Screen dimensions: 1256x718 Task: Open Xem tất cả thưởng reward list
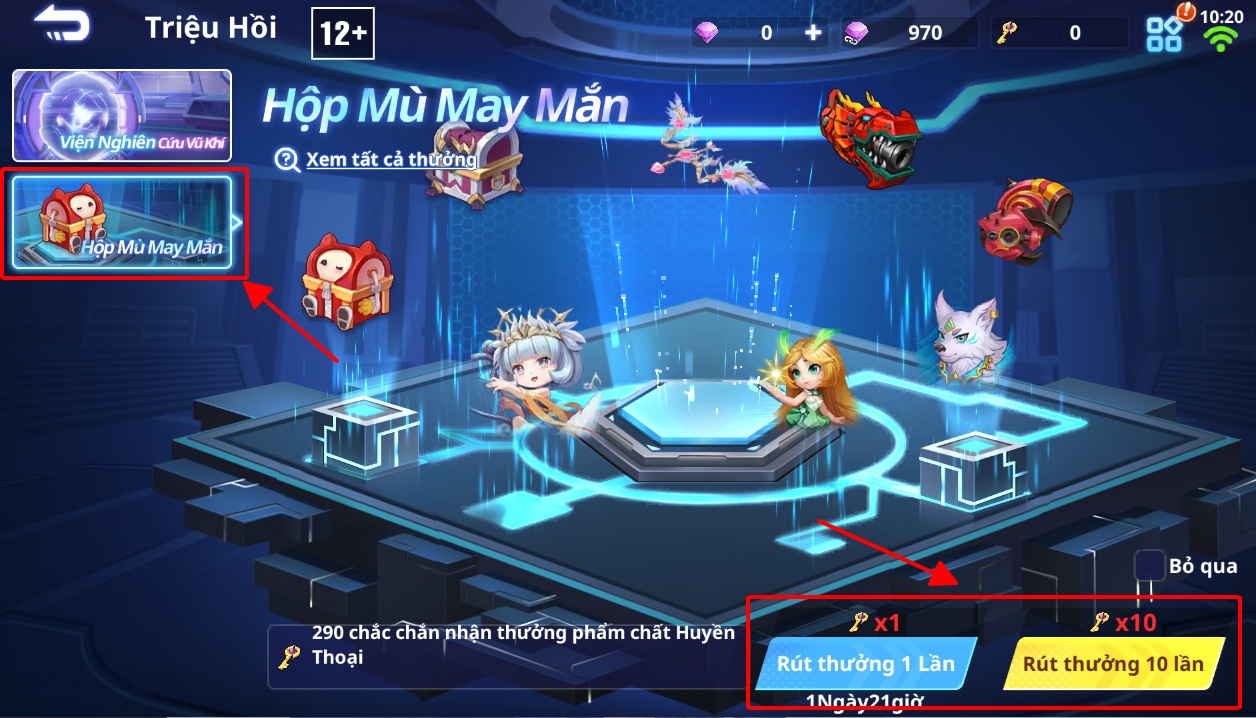click(390, 159)
